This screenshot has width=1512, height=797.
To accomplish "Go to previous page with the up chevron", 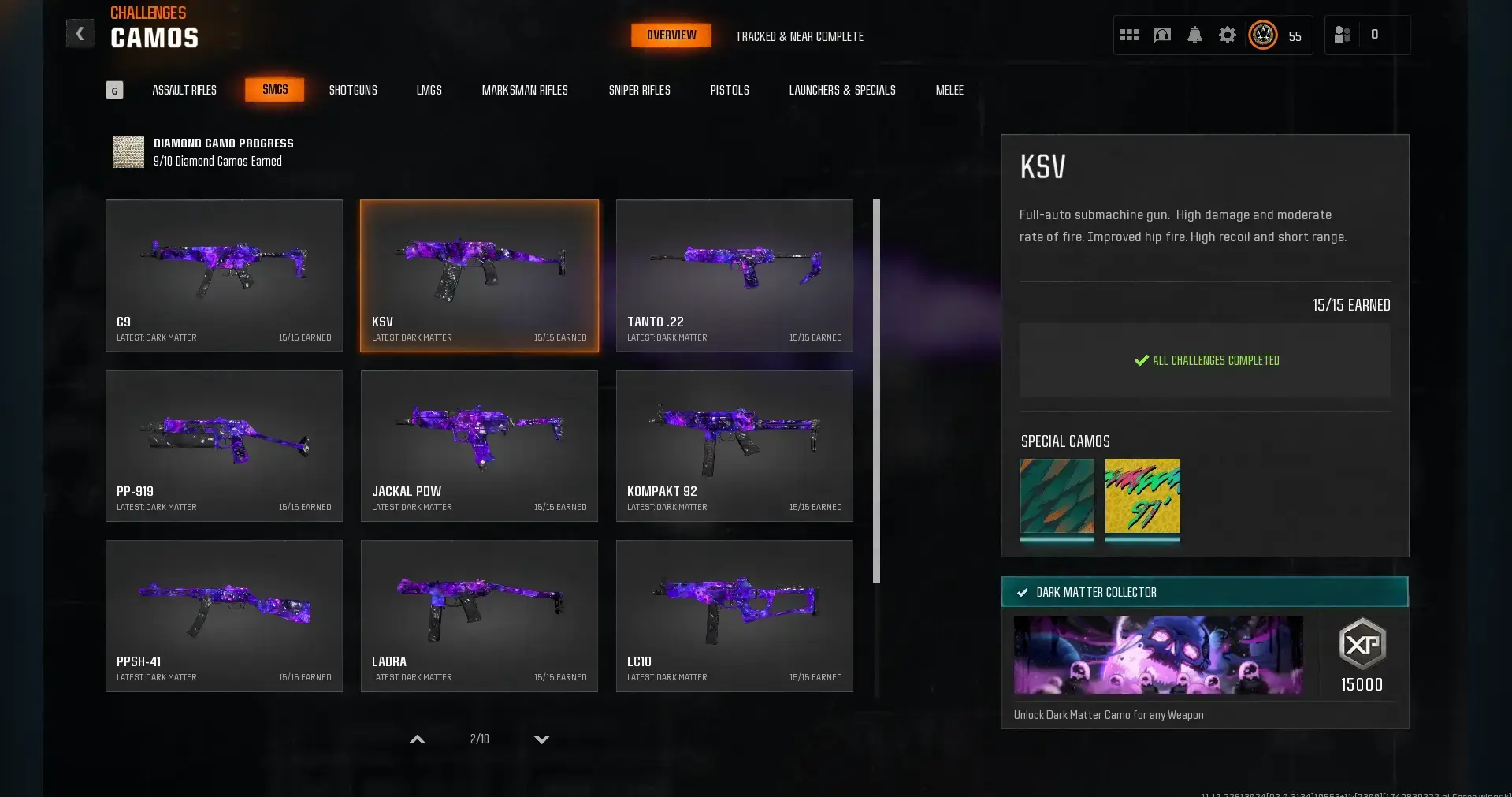I will point(418,739).
